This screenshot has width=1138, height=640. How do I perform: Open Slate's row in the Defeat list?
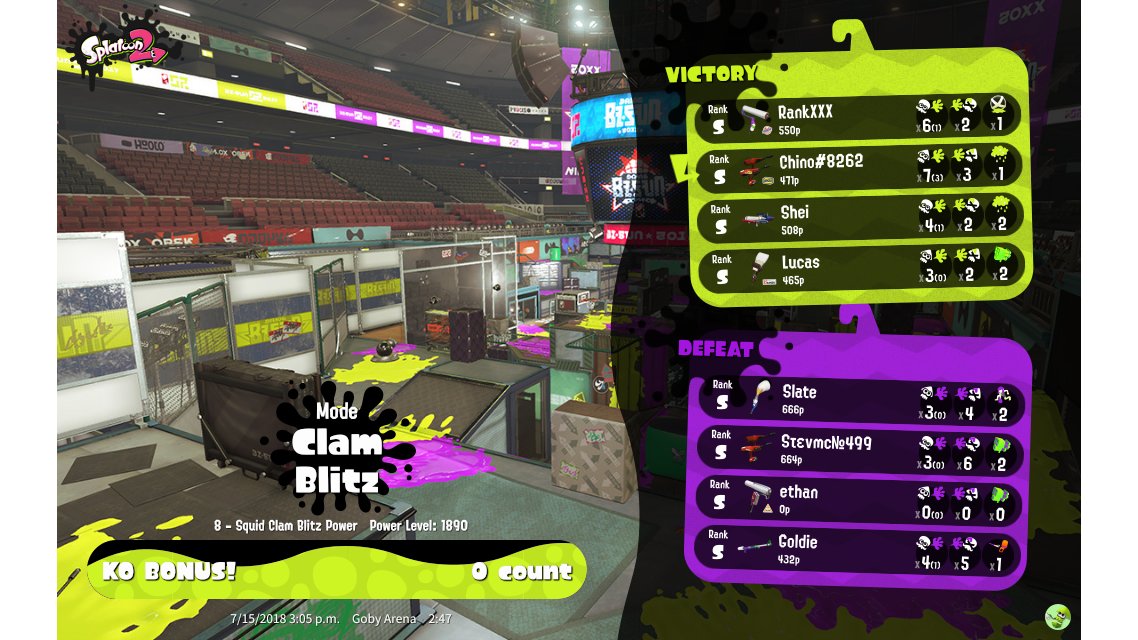click(858, 398)
